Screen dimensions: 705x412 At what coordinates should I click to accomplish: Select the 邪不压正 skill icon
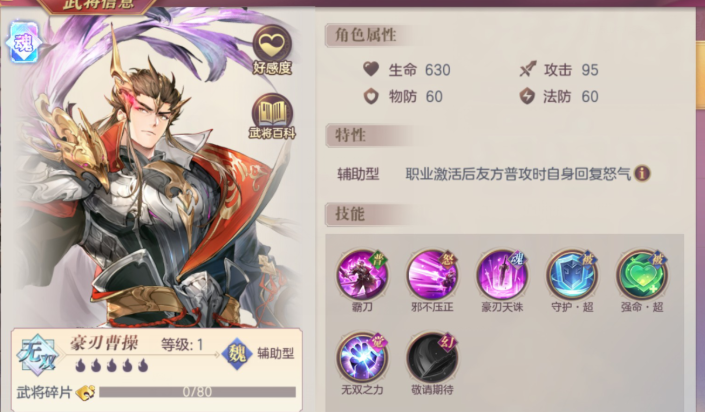click(432, 273)
